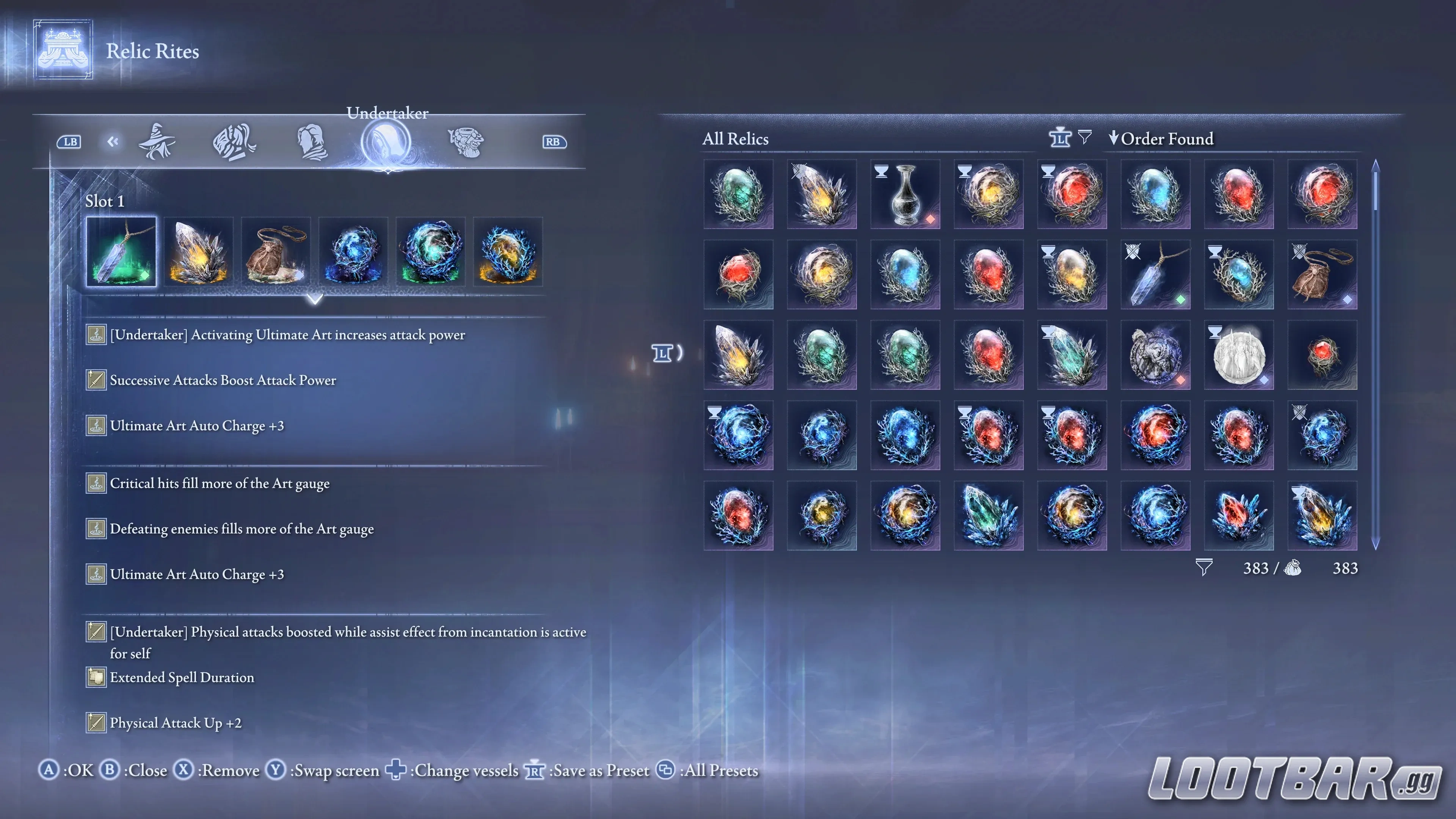Click the relic list scrollbar
The height and width of the screenshot is (819, 1456).
click(x=1375, y=355)
